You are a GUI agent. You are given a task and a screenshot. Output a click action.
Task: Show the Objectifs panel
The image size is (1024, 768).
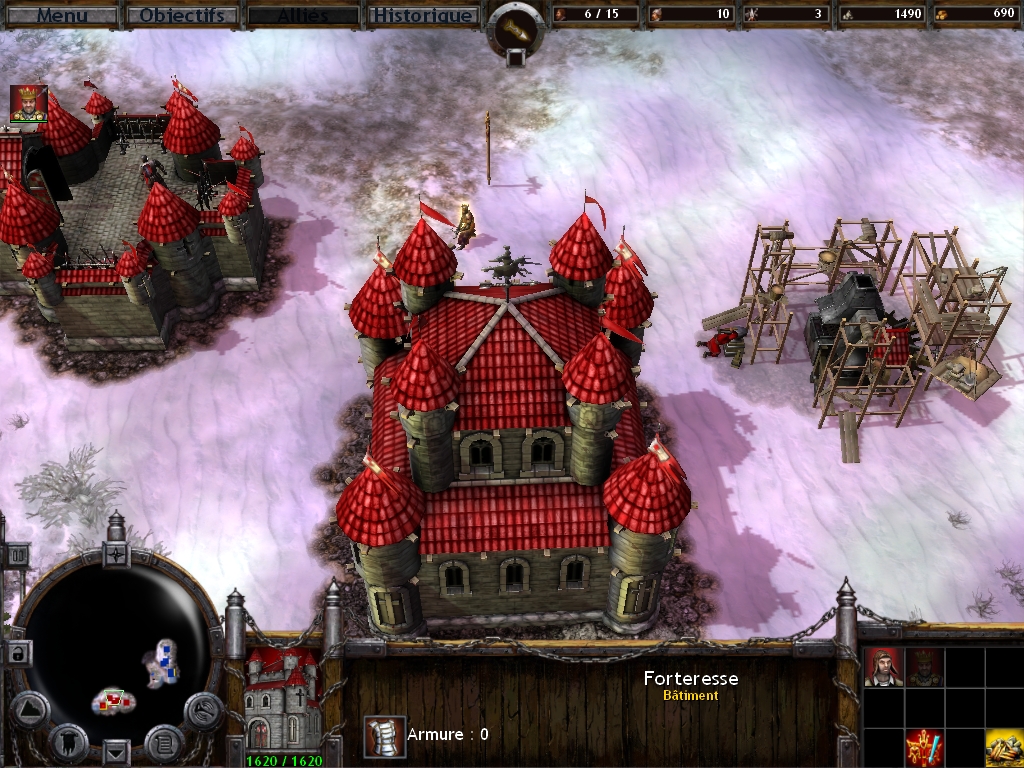(x=181, y=15)
